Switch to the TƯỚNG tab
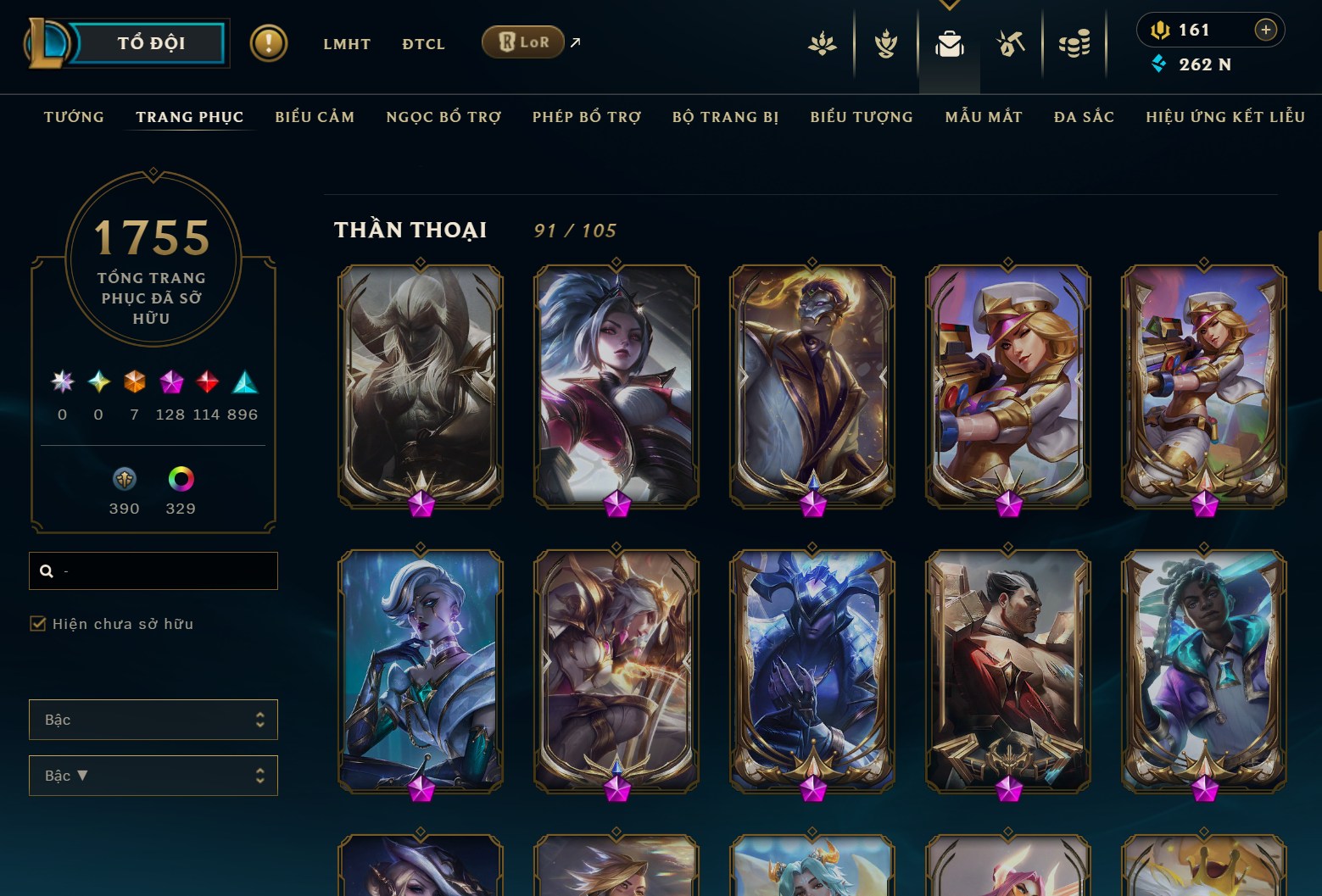The width and height of the screenshot is (1322, 896). point(74,117)
